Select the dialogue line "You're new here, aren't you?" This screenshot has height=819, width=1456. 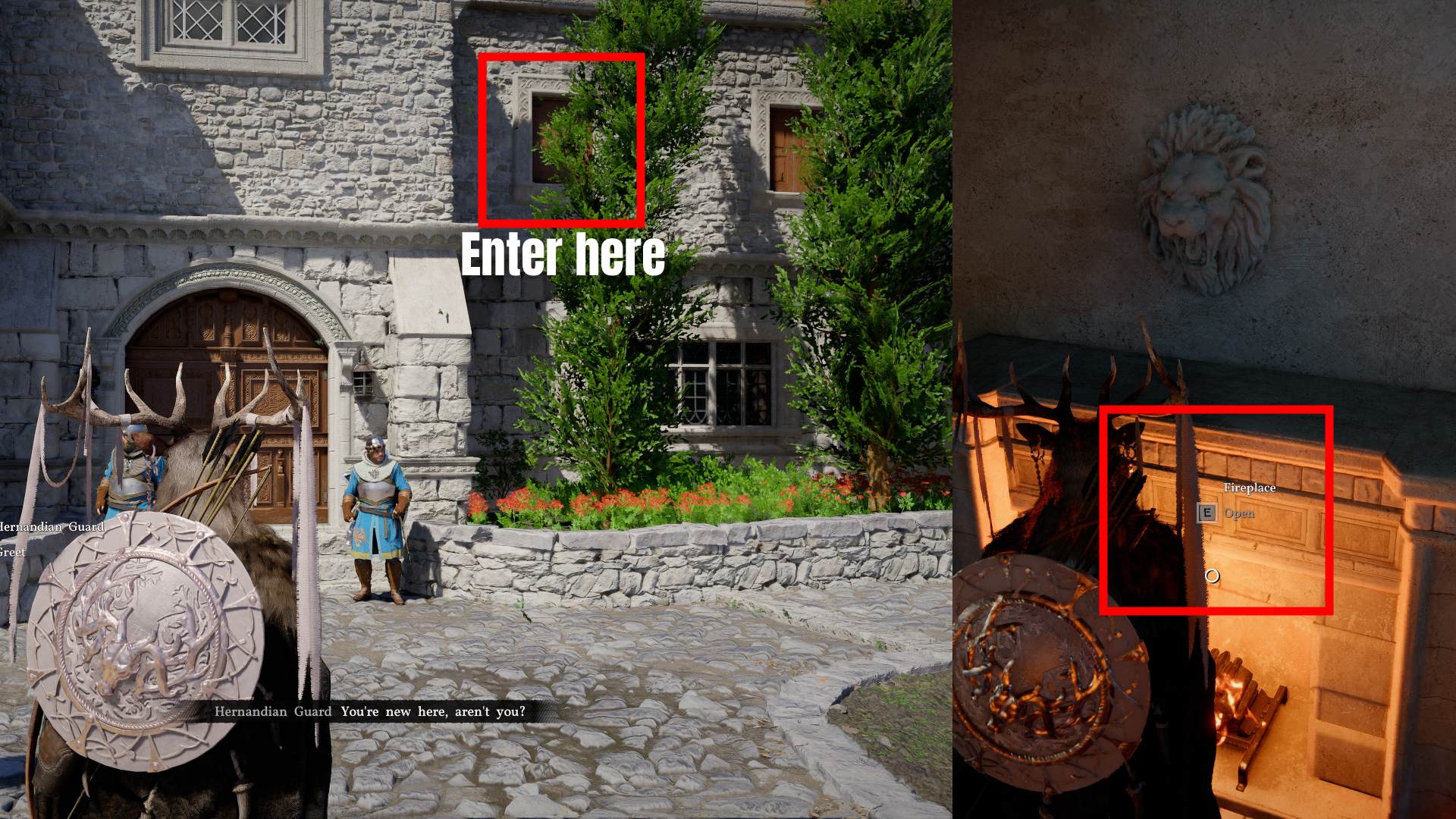[432, 711]
